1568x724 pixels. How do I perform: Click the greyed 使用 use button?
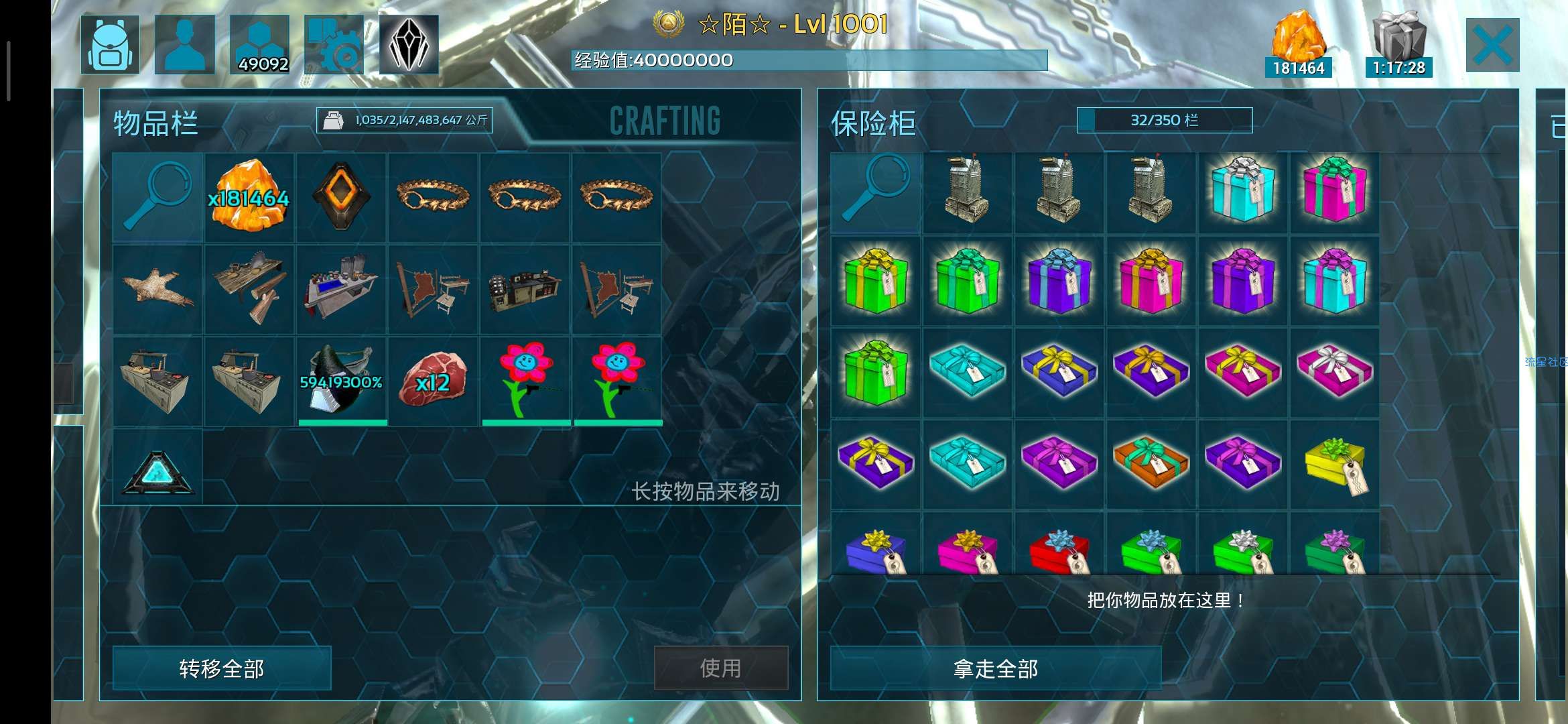pos(720,668)
